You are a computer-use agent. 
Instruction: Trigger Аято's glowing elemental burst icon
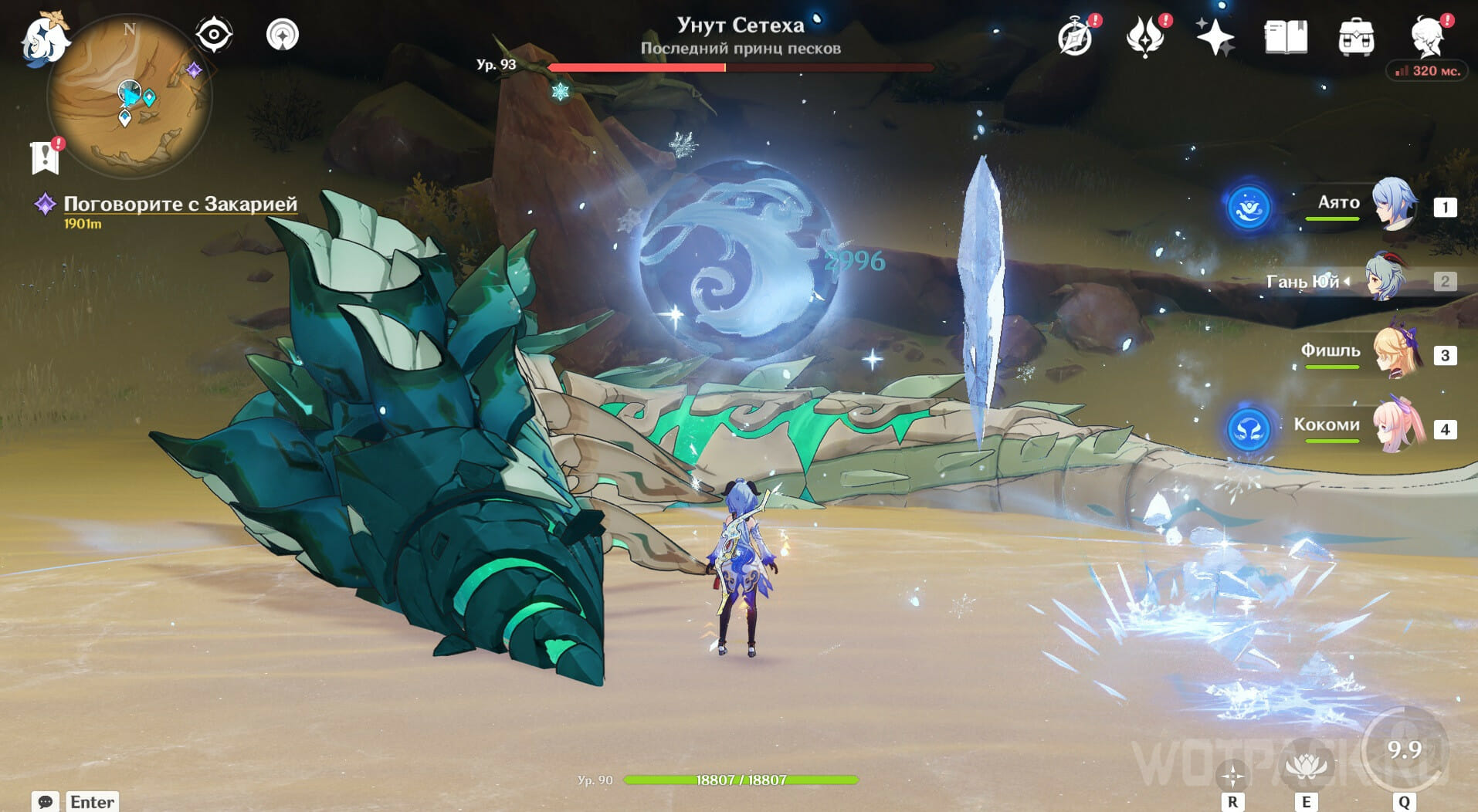coord(1249,208)
